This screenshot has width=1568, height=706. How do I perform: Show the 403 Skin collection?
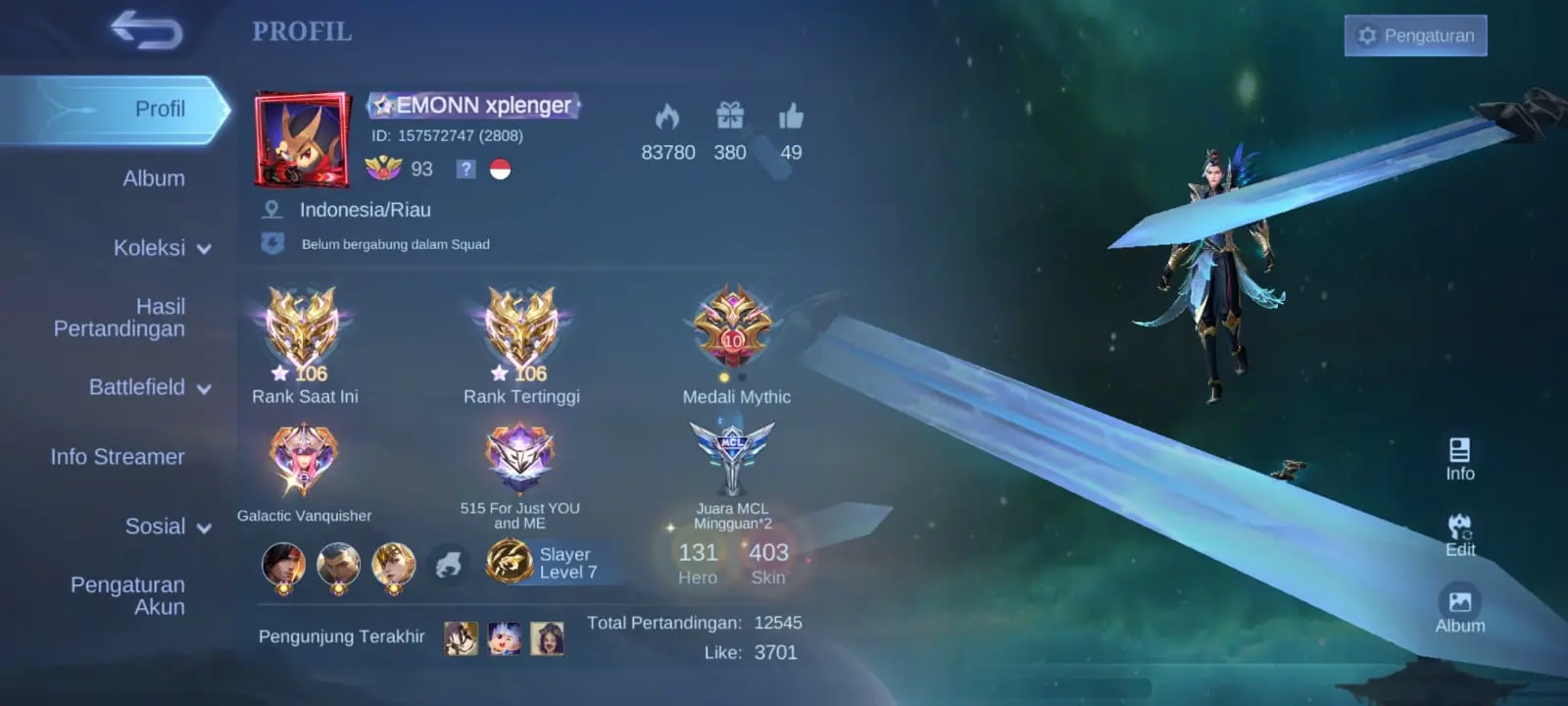768,563
